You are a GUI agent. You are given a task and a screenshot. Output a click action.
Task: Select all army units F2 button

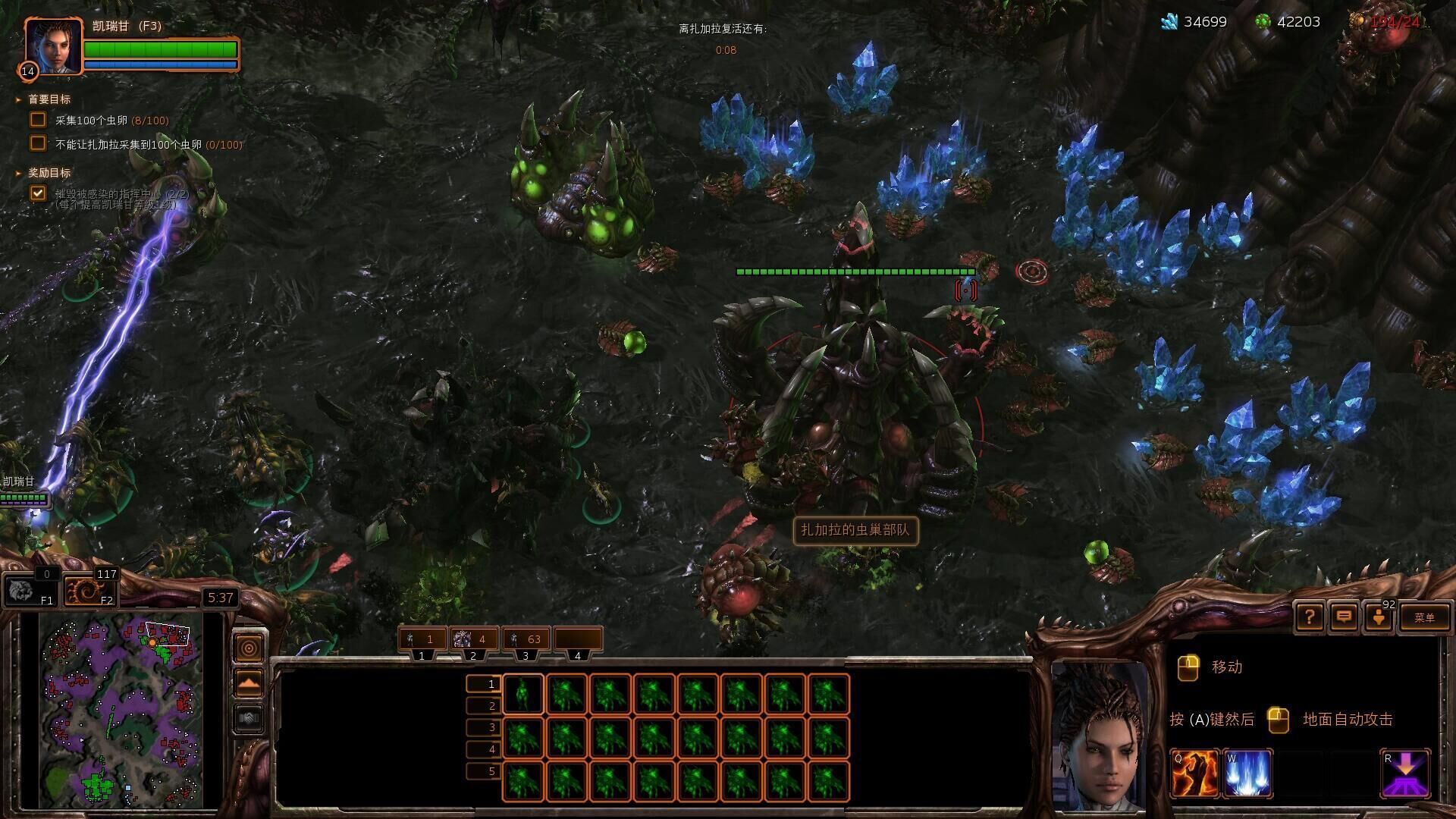tap(89, 591)
